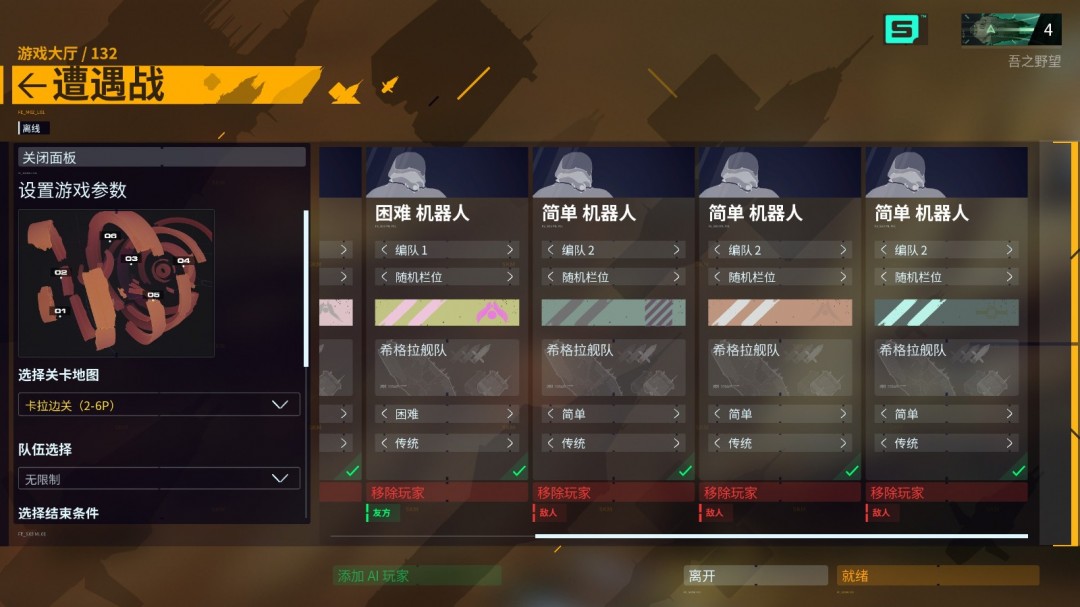This screenshot has height=607, width=1080.
Task: Remove the 困难 机器人 player
Action: 446,493
